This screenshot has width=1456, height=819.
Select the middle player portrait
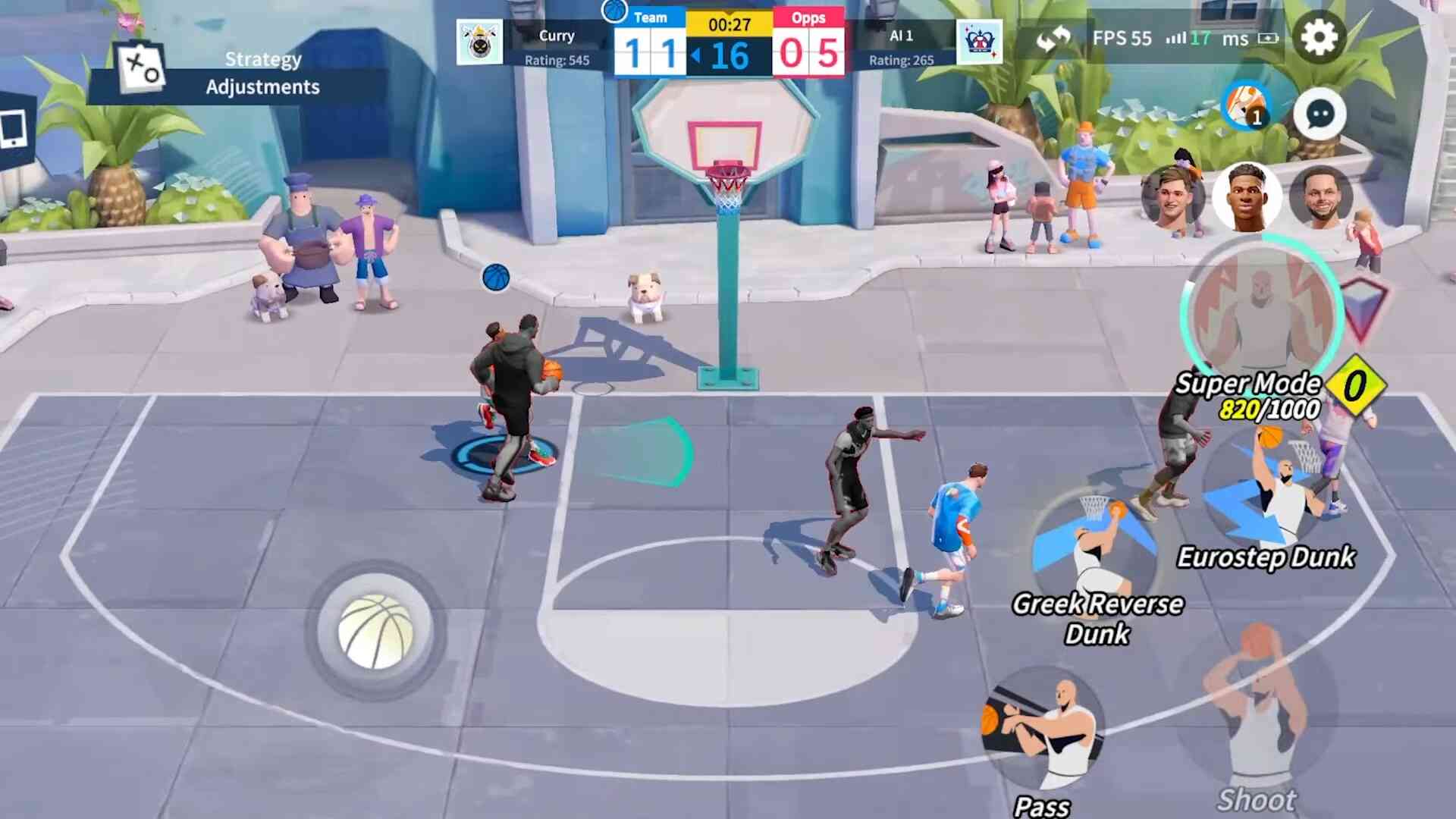1246,197
